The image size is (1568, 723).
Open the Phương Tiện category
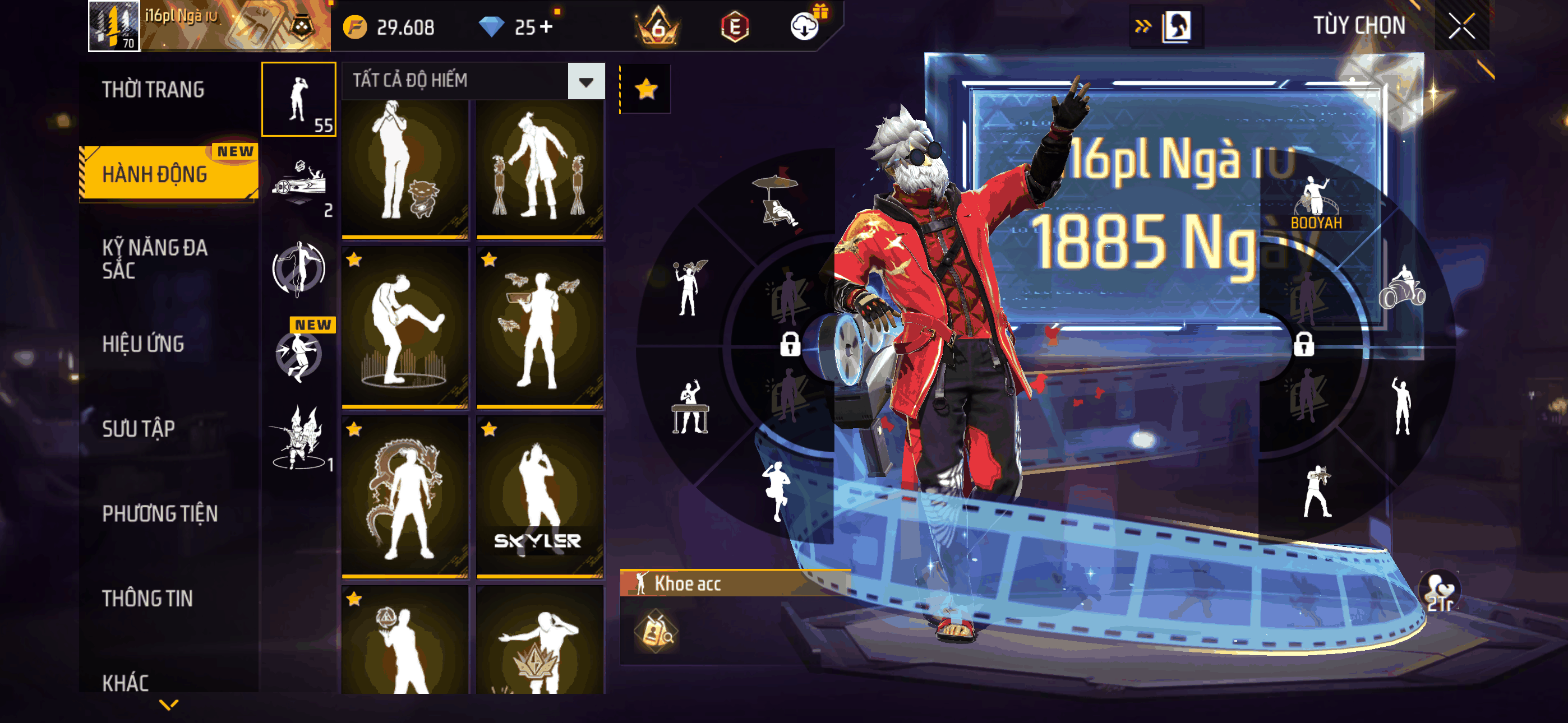point(159,513)
